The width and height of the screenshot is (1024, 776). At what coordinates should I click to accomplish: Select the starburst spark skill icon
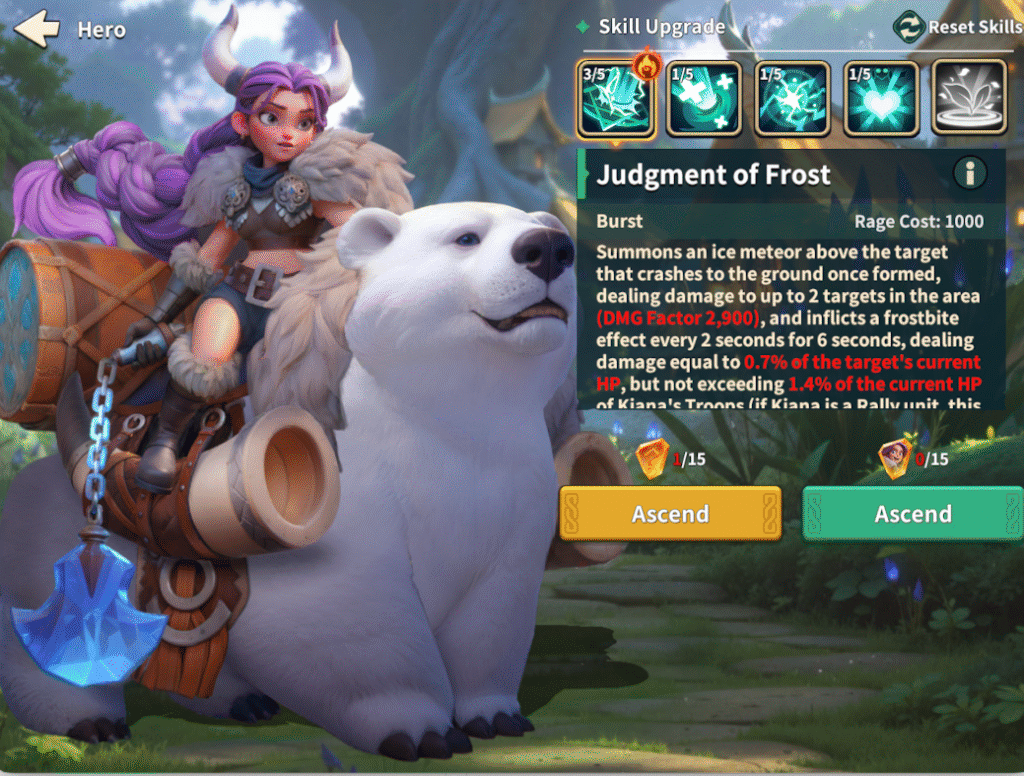click(792, 99)
